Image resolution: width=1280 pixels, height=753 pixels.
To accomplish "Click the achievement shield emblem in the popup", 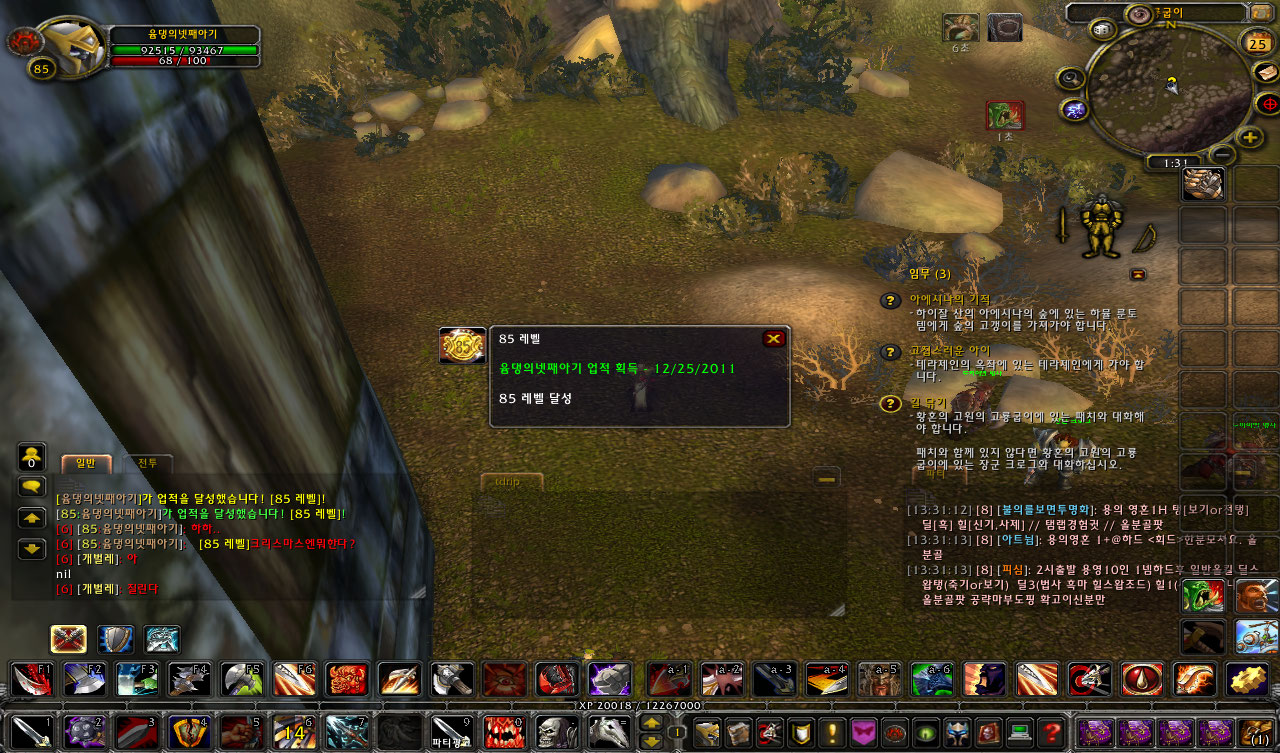I will (462, 345).
